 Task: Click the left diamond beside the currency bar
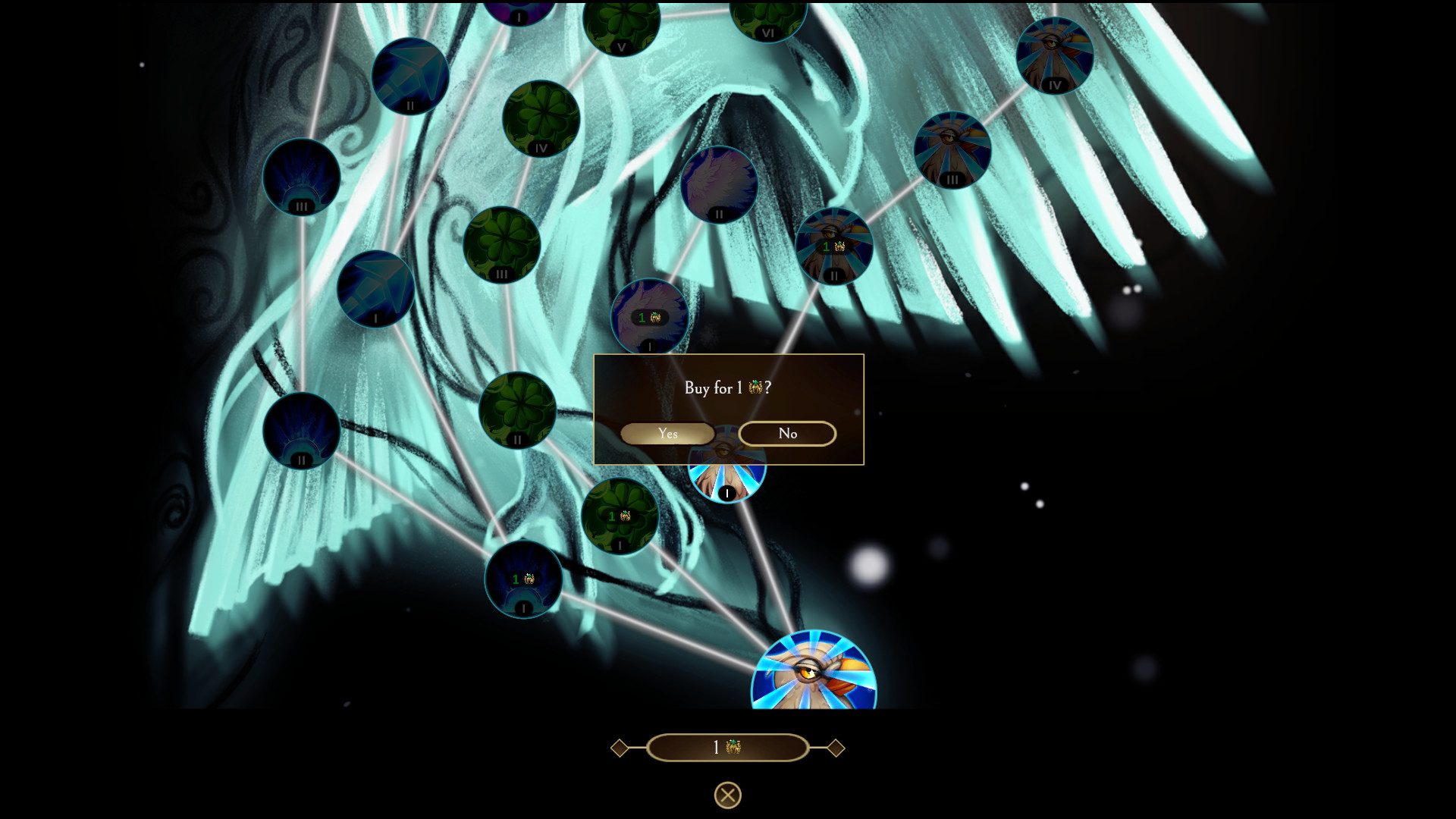[x=619, y=747]
